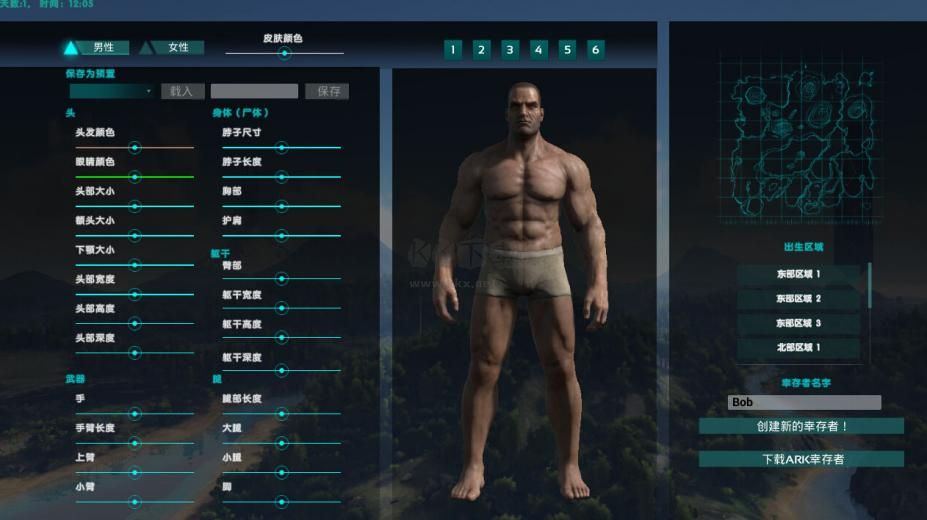The image size is (927, 520).
Task: Click the preset name text field
Action: (254, 91)
